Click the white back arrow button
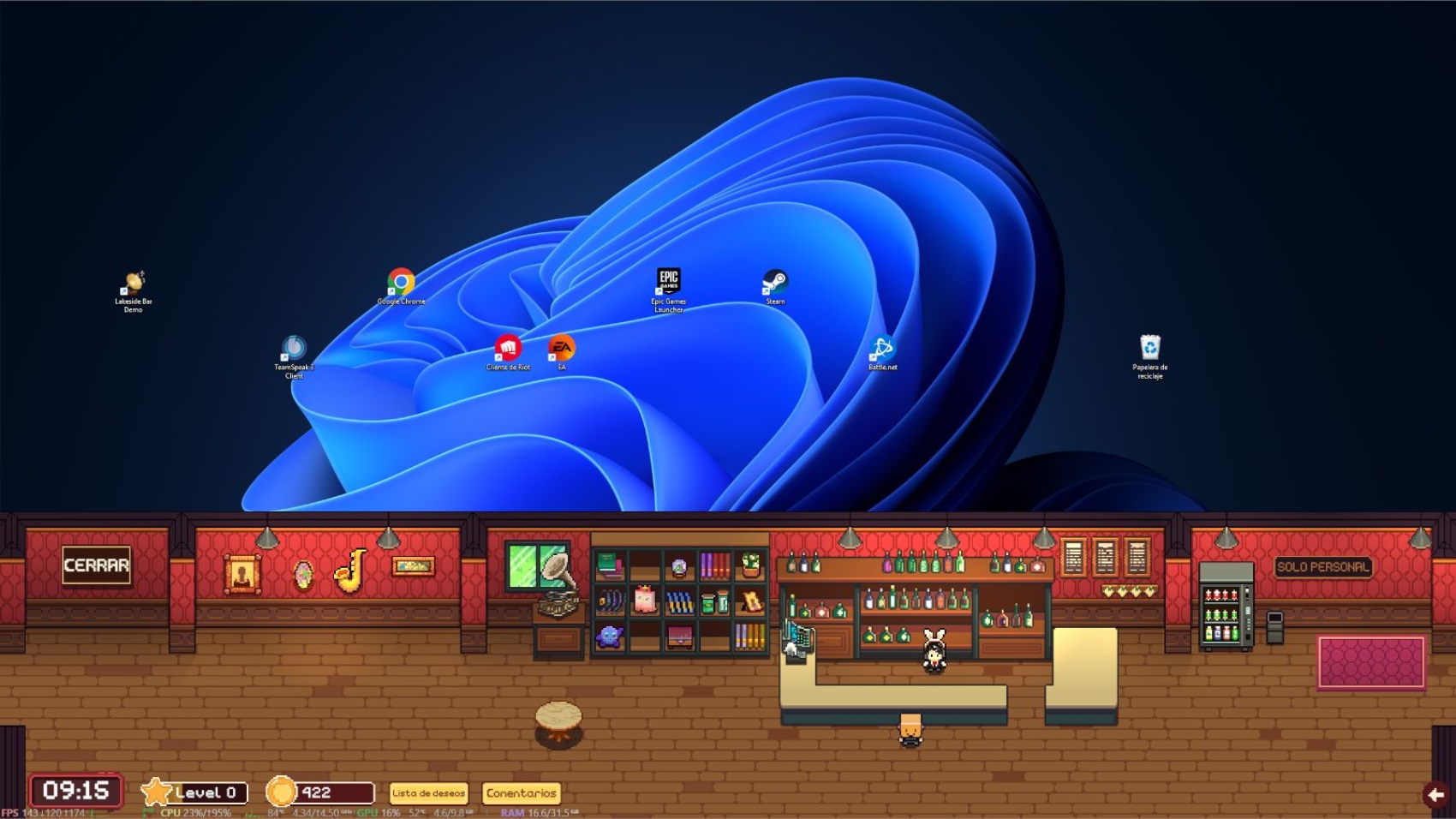The width and height of the screenshot is (1456, 819). [x=1435, y=795]
